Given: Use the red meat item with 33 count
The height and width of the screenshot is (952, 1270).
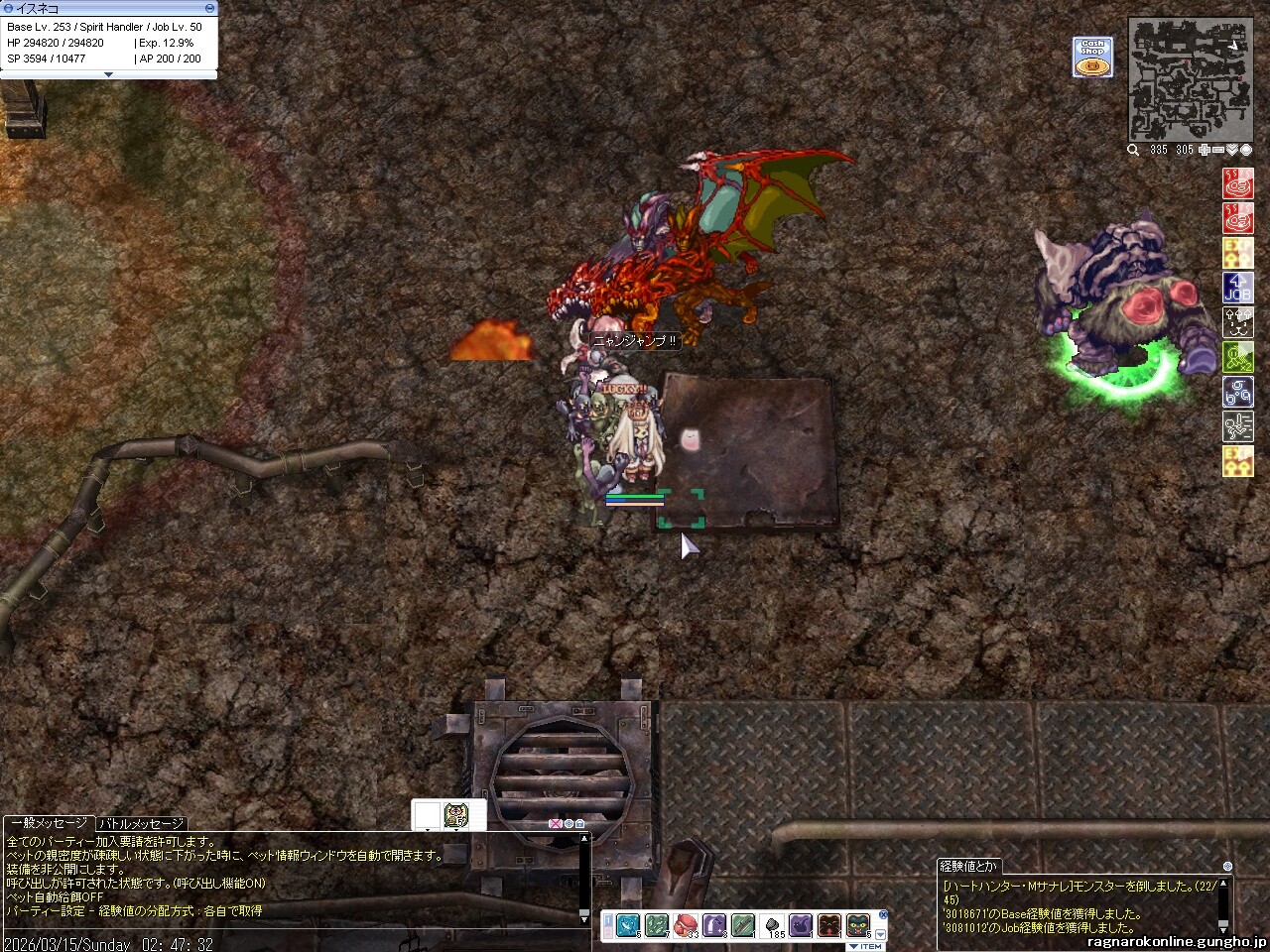Looking at the screenshot, I should point(685,925).
